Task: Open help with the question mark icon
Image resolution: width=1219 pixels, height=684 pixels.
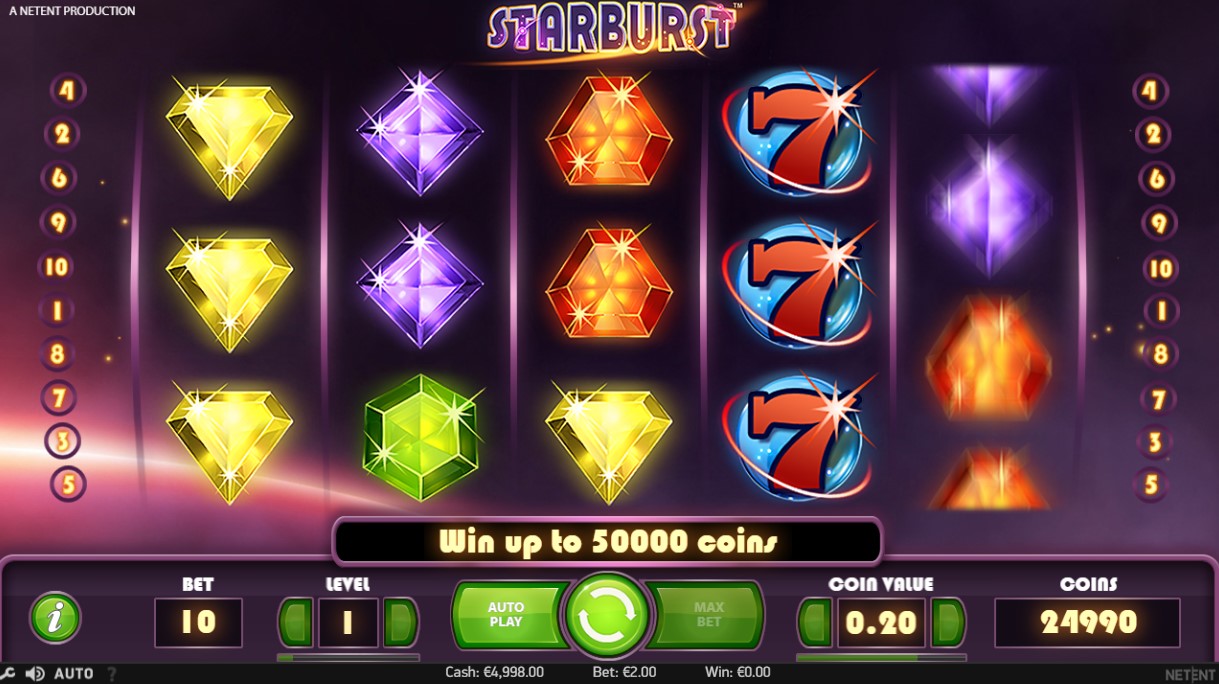Action: point(112,673)
